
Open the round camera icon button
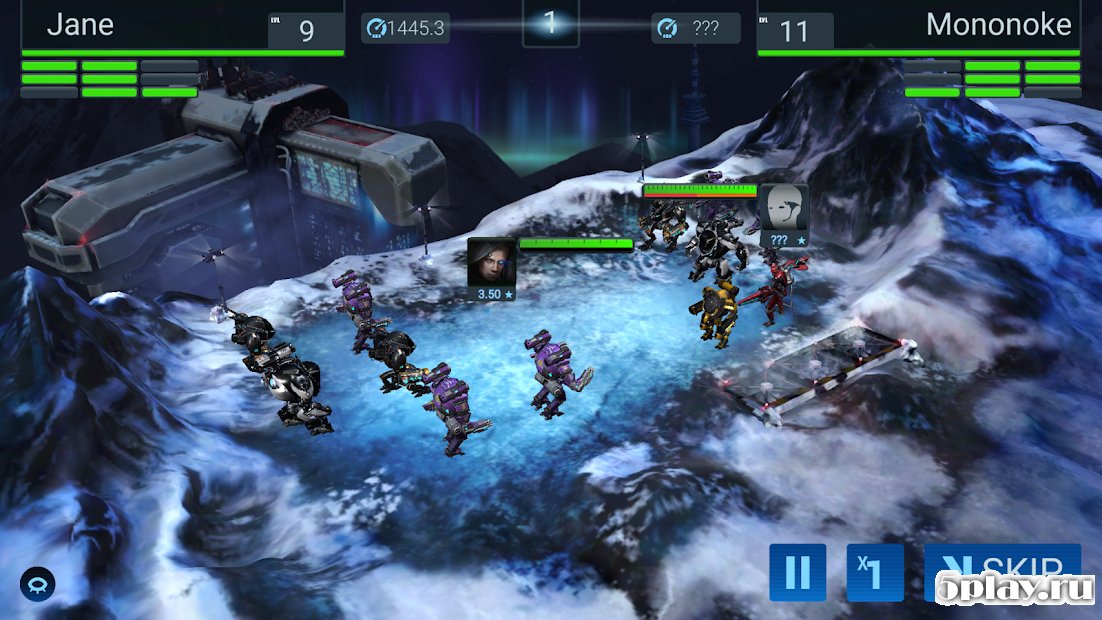coord(38,584)
